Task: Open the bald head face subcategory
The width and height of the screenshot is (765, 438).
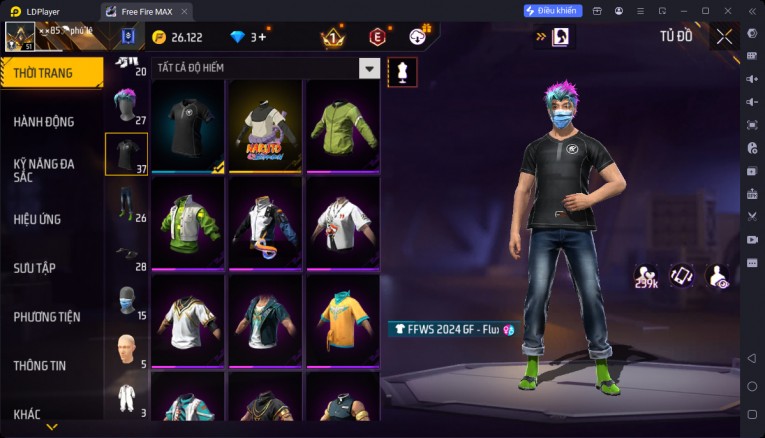Action: [126, 351]
